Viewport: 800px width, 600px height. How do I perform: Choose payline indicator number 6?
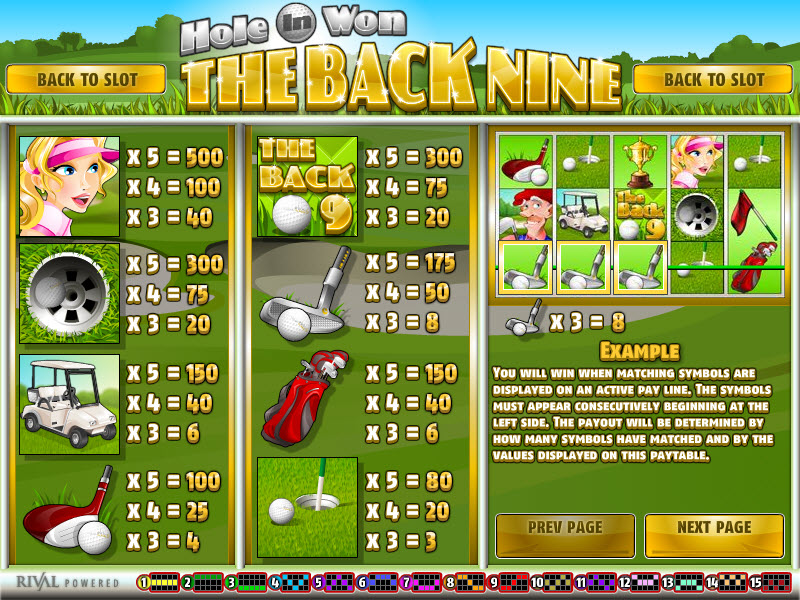[378, 582]
